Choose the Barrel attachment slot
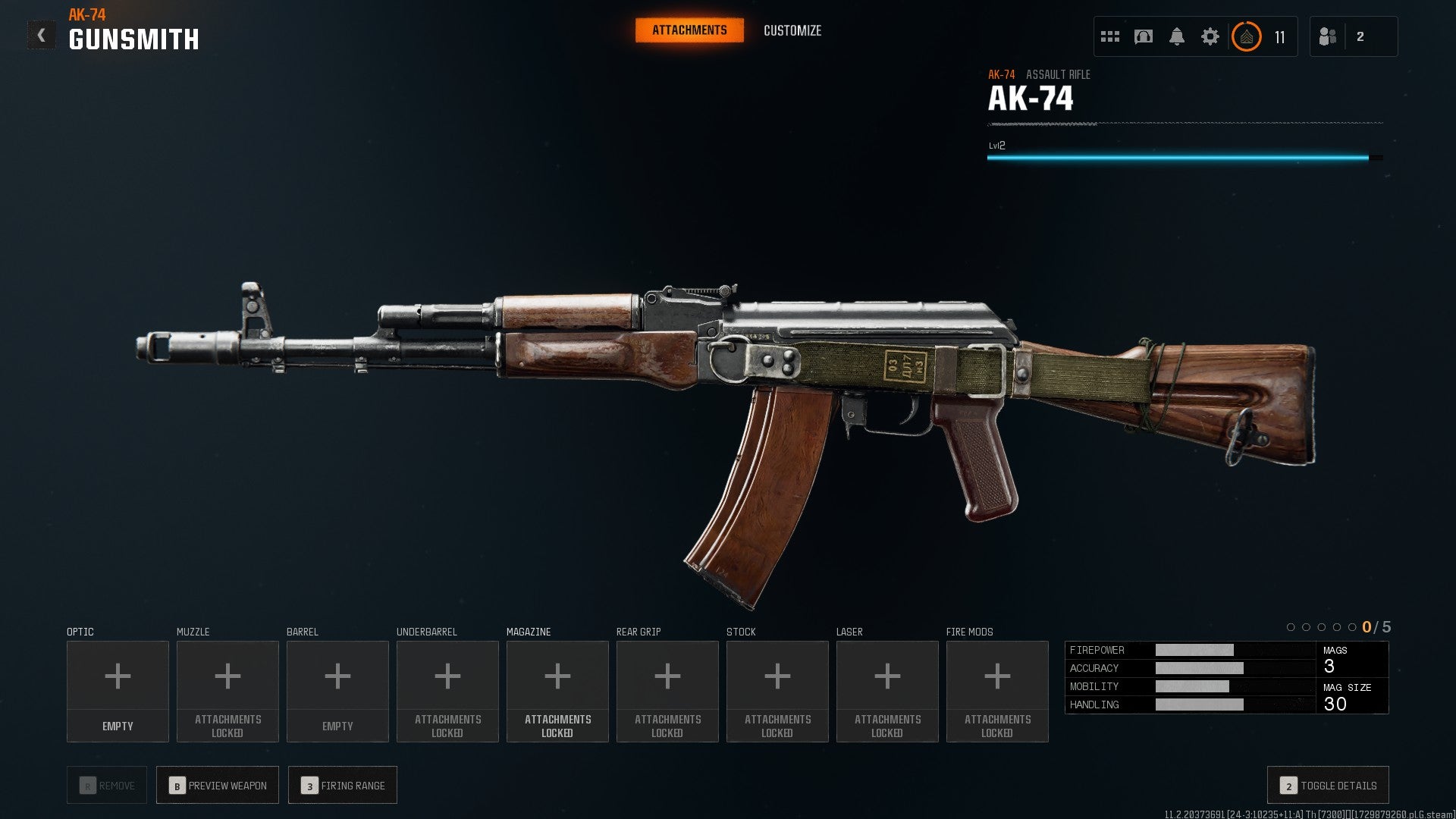Viewport: 1456px width, 819px height. [337, 691]
